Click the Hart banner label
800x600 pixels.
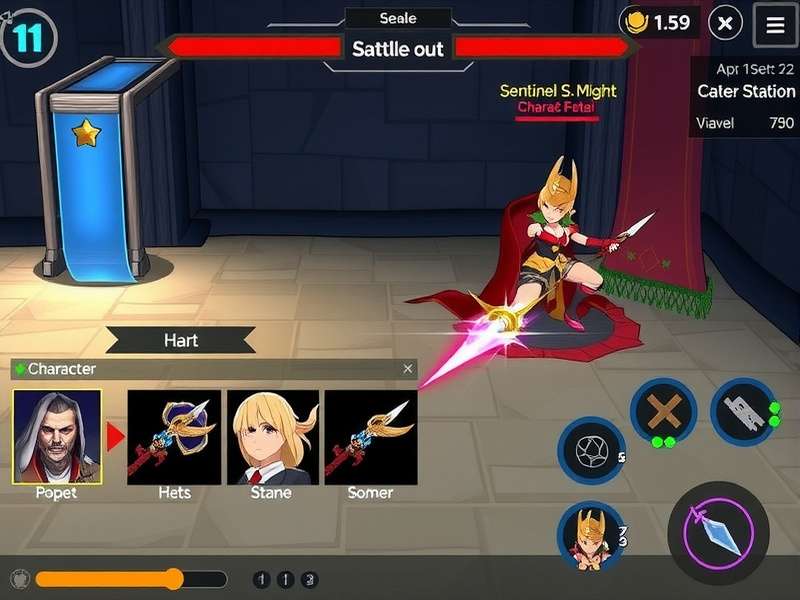(x=181, y=340)
